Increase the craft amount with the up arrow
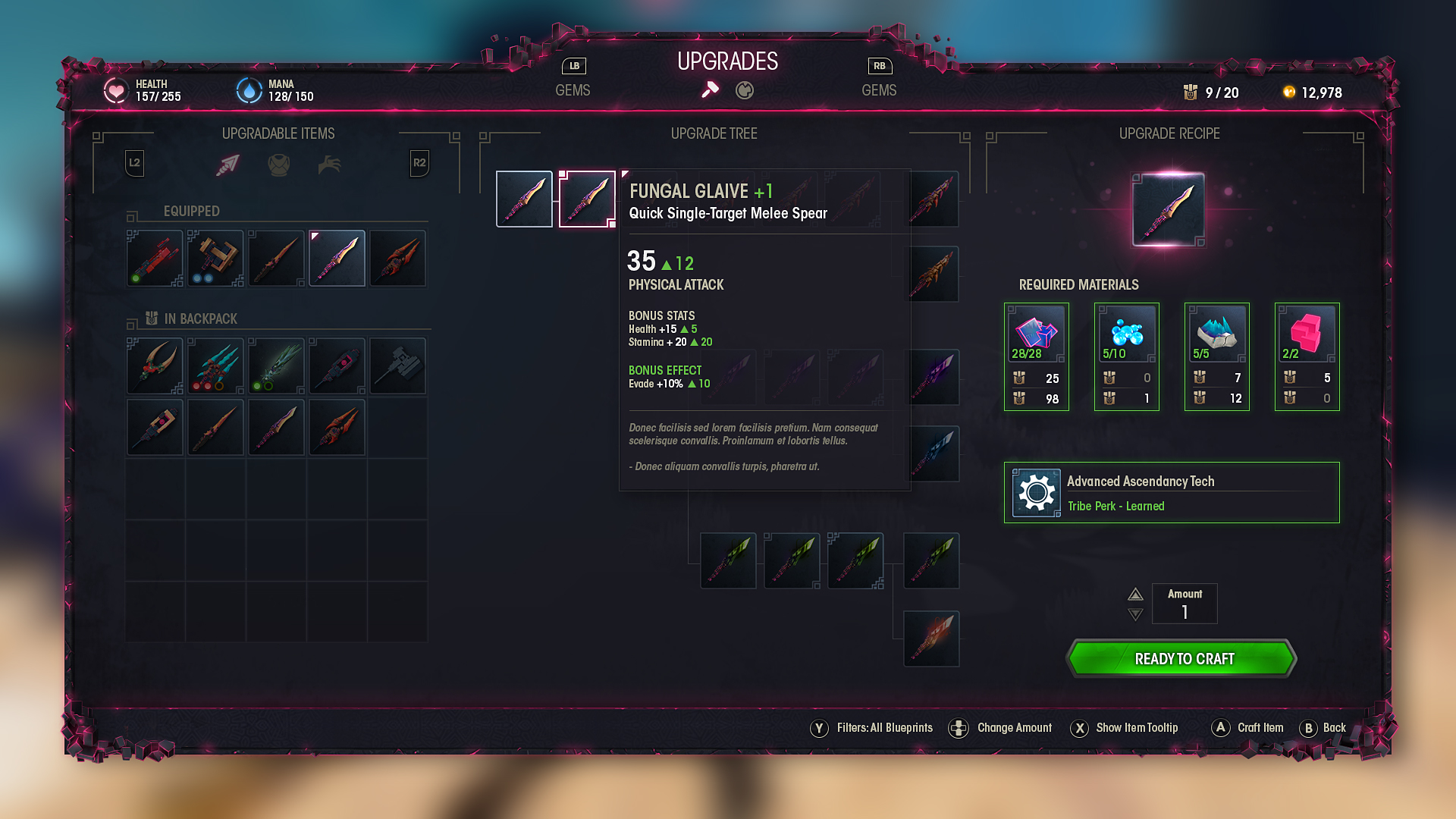 pos(1135,594)
